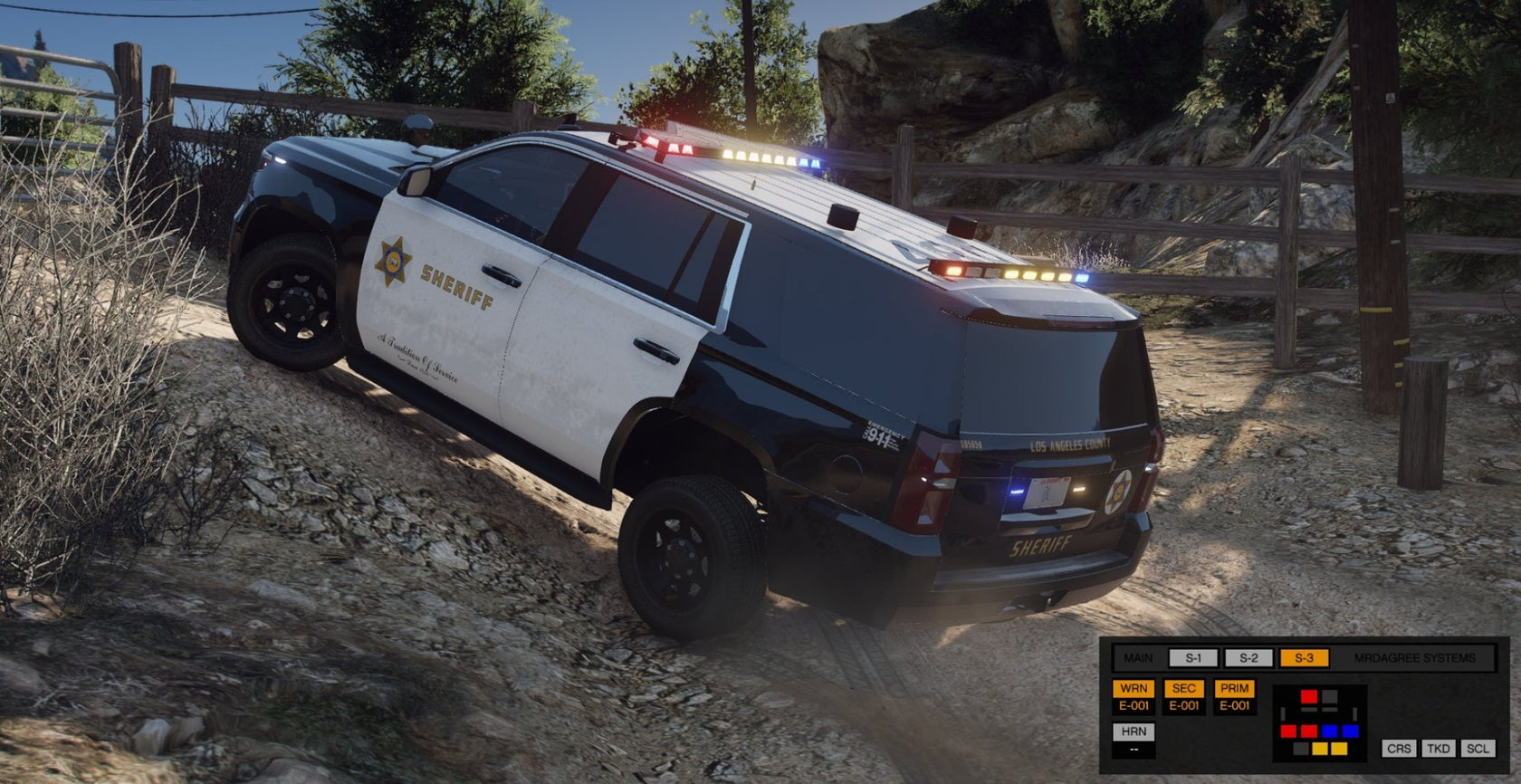Select the second red cell in the light row

(1309, 731)
